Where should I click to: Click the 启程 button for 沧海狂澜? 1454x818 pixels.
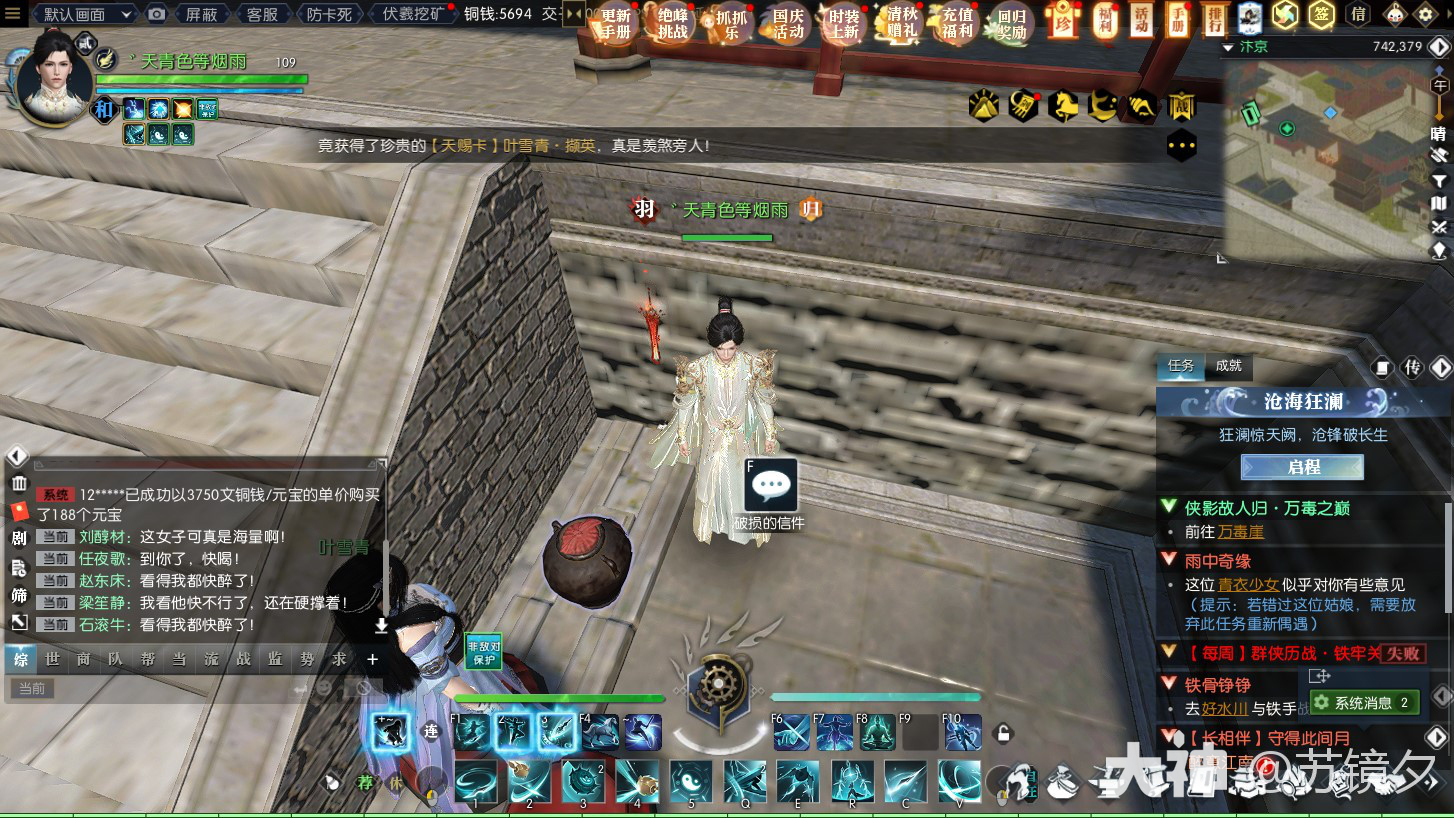pyautogui.click(x=1302, y=467)
